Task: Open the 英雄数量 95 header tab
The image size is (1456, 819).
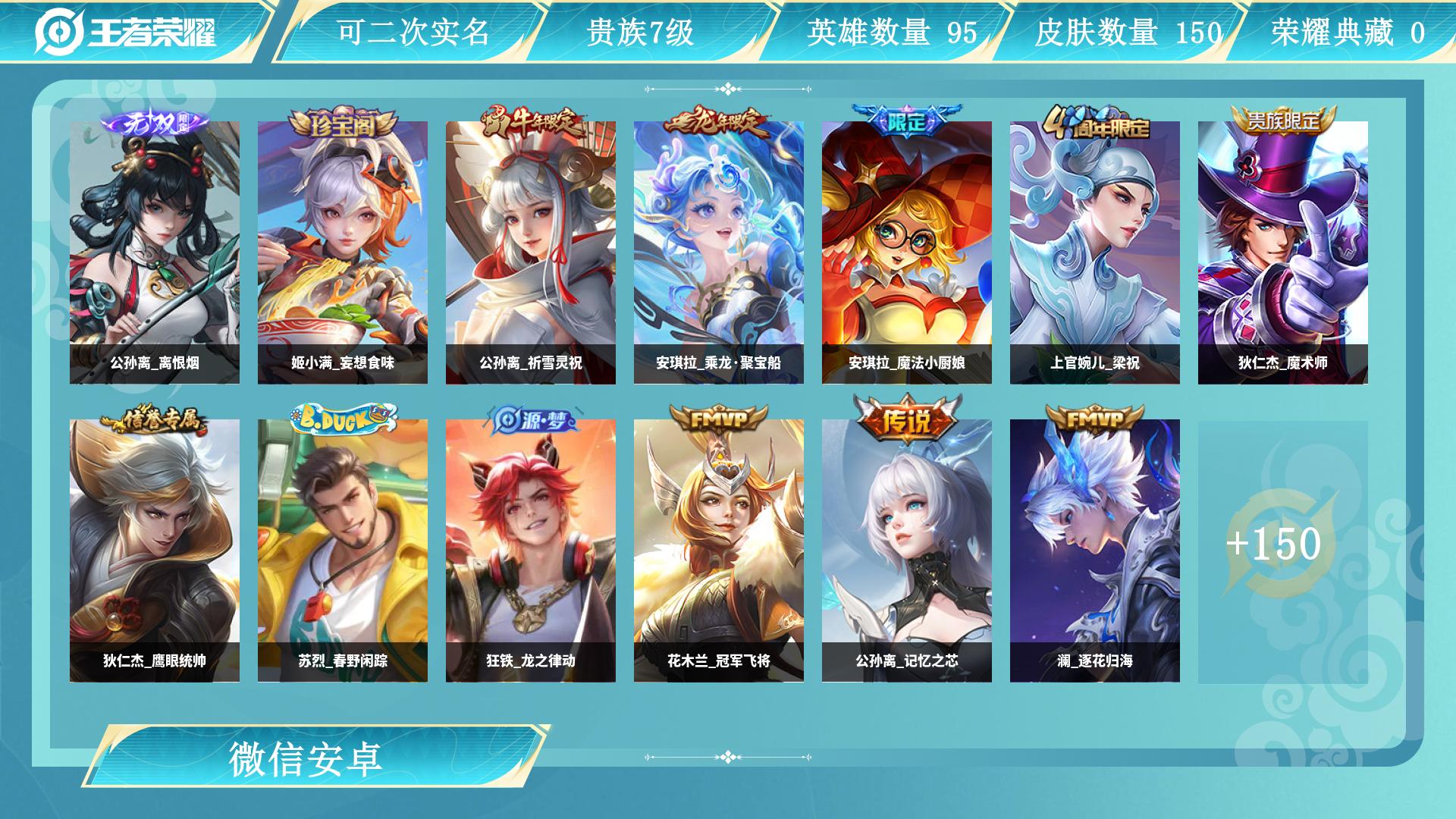Action: (892, 33)
